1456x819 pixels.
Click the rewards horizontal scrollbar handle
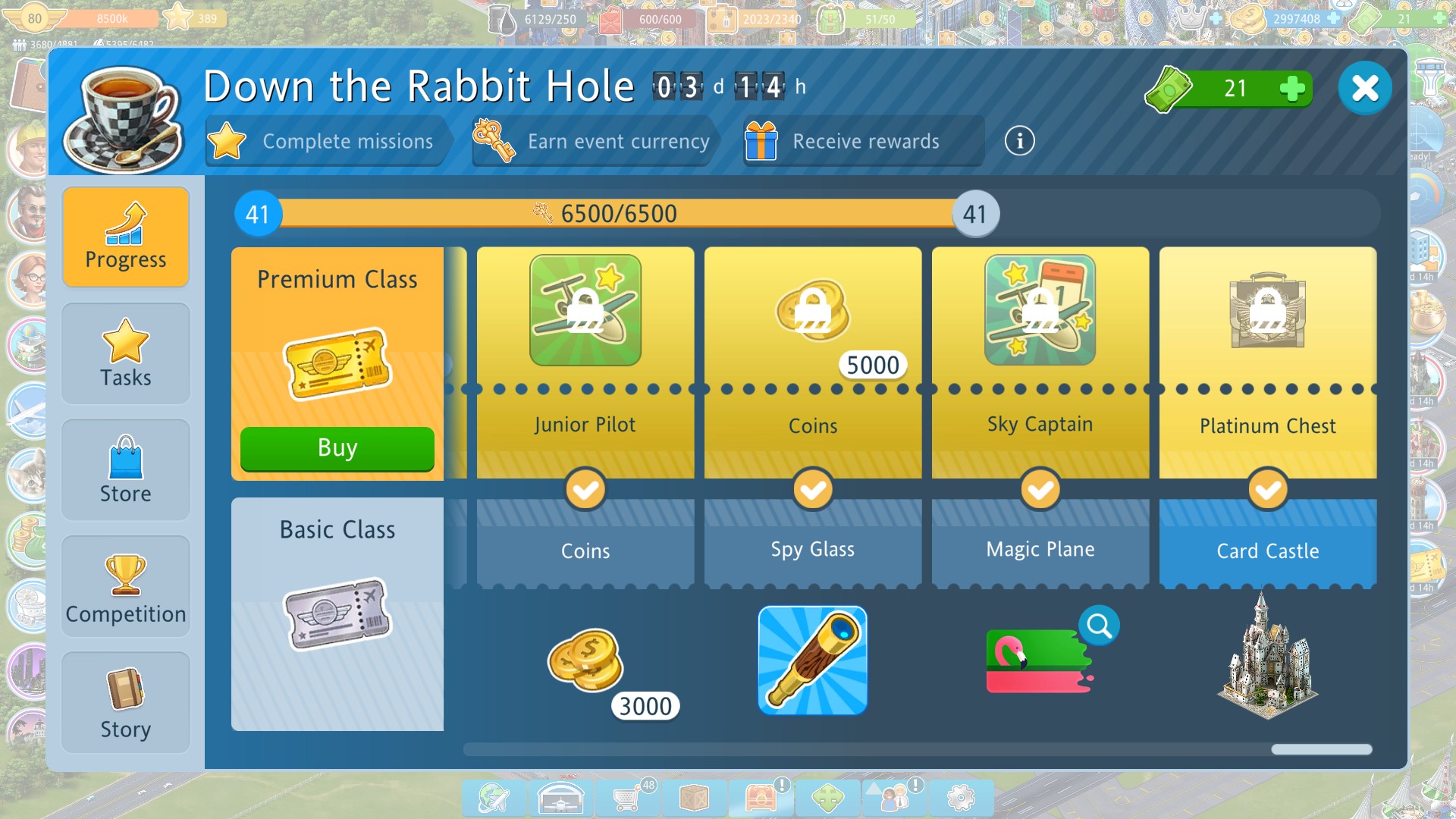pyautogui.click(x=1321, y=749)
